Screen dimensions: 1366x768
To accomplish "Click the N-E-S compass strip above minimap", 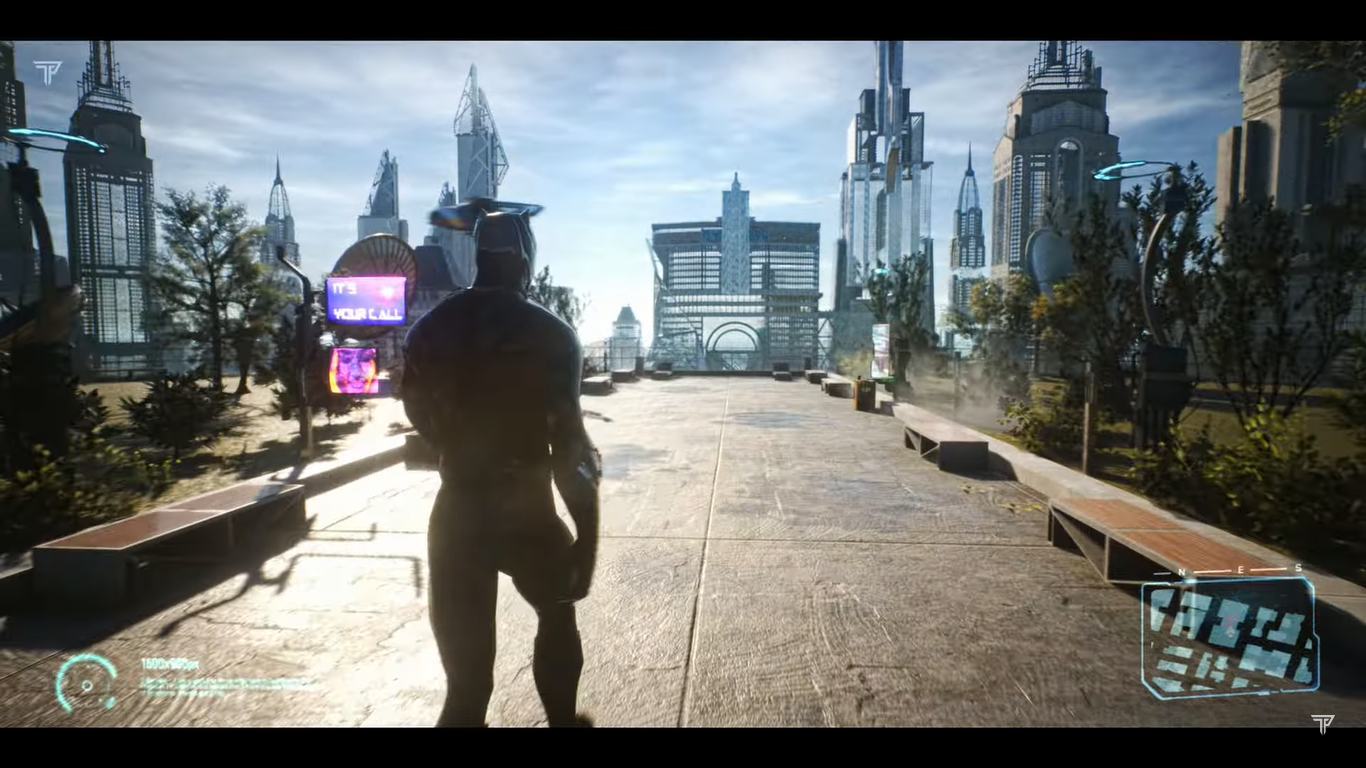I will tap(1239, 570).
